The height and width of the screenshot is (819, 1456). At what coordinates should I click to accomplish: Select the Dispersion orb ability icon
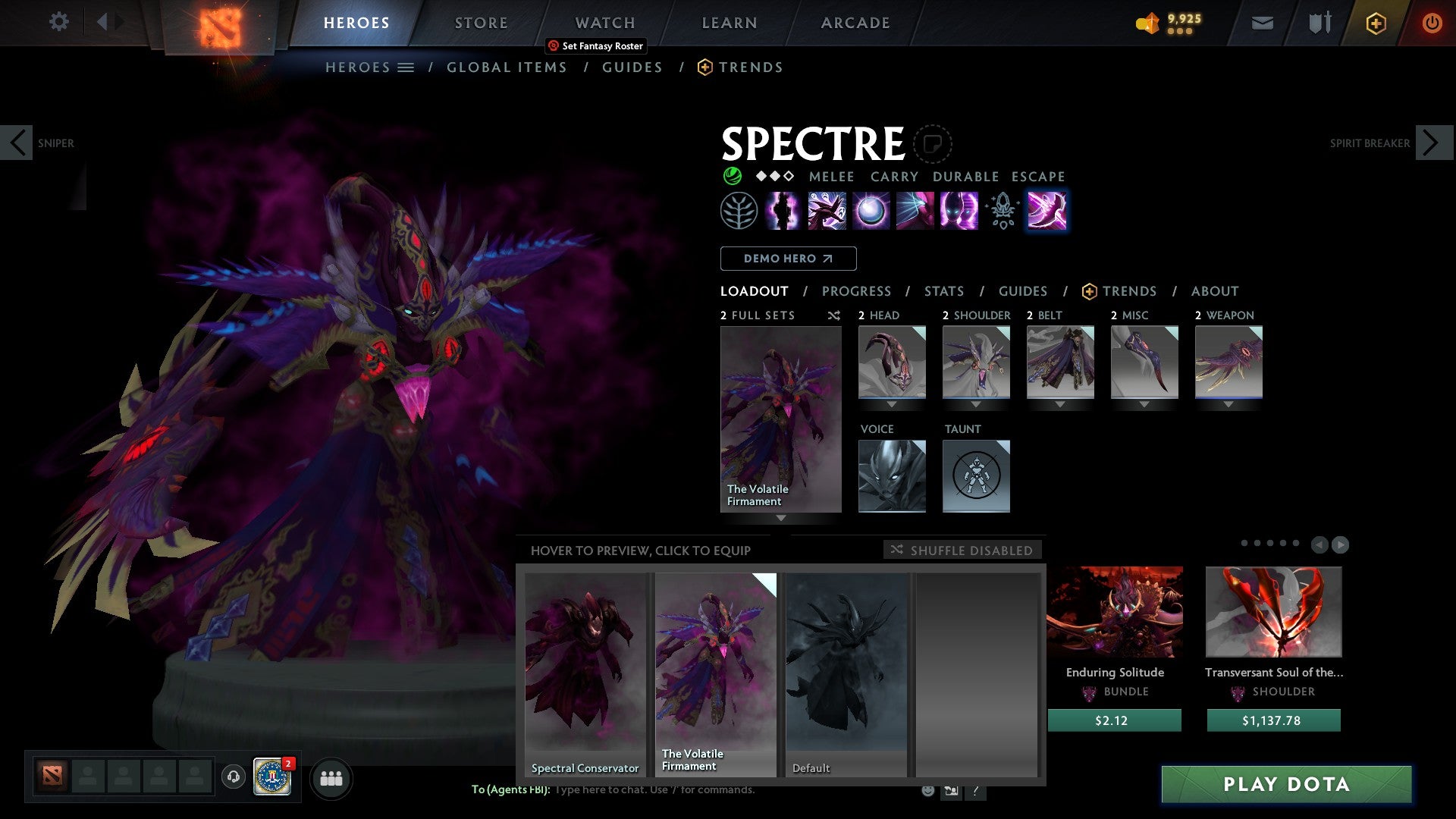pos(870,211)
